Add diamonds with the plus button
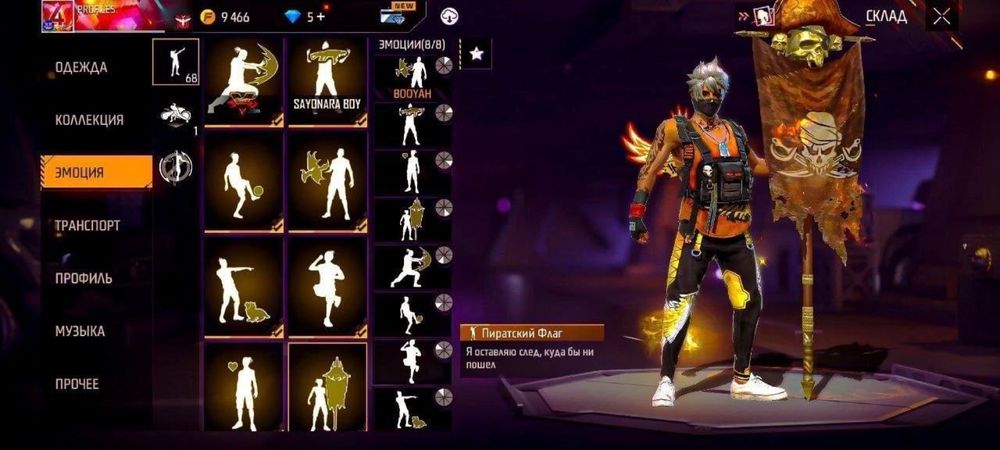The width and height of the screenshot is (1000, 450). (319, 17)
